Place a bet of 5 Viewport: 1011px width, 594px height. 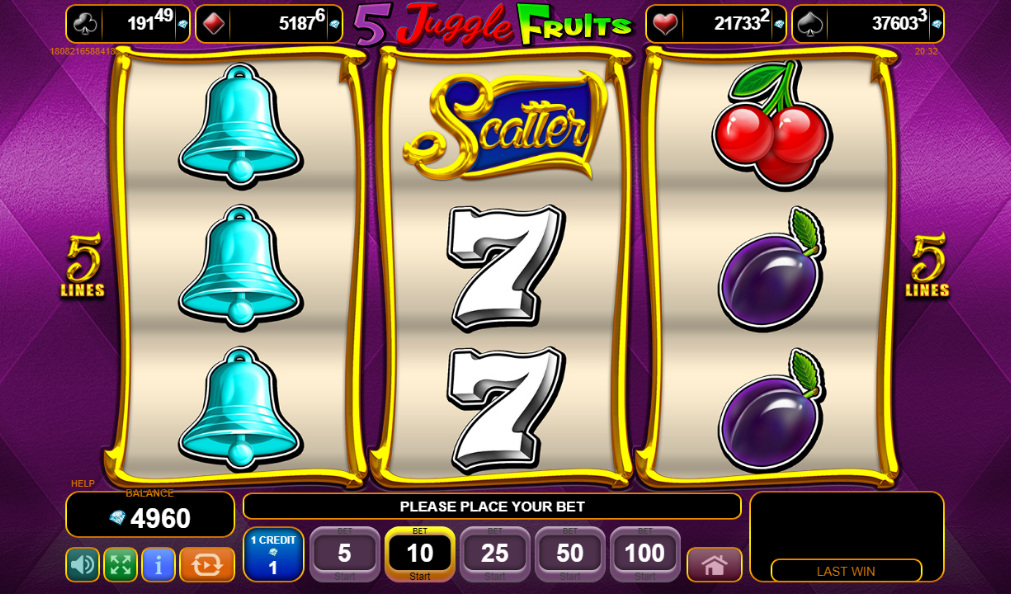(344, 554)
